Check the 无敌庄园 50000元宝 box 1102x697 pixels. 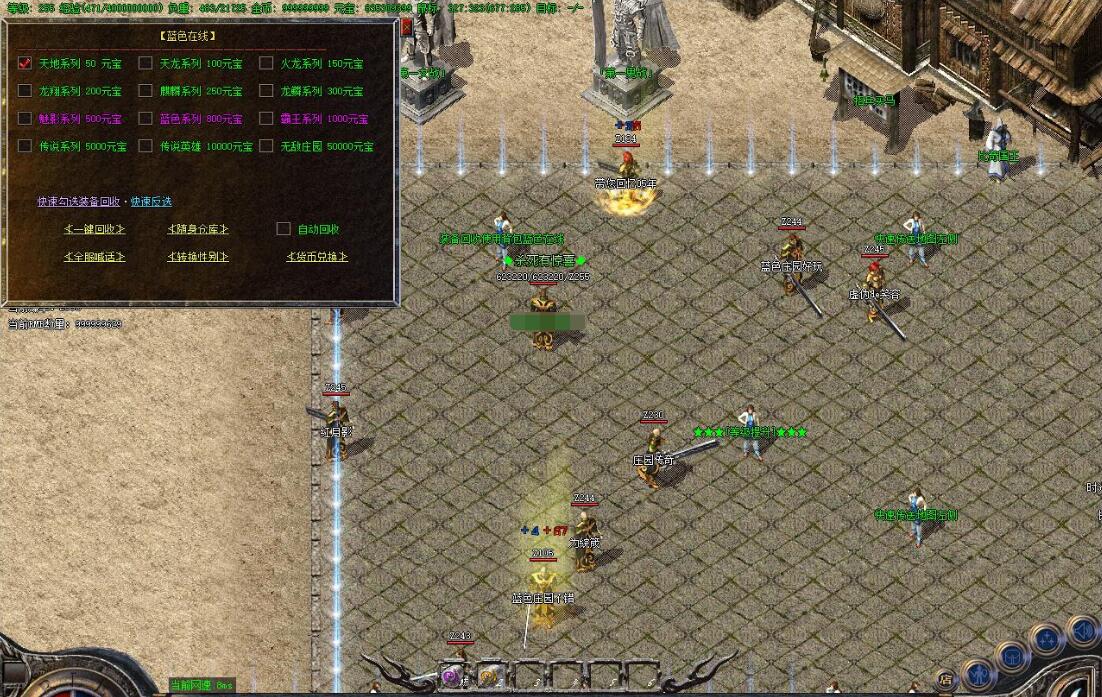point(266,146)
